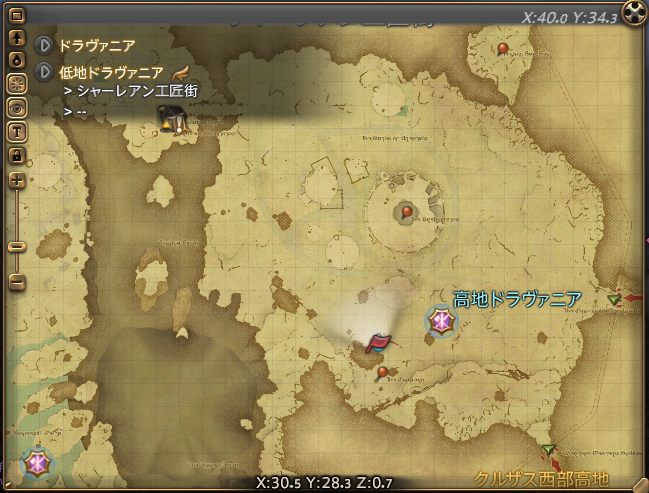Click the up-arrow toolbar button
Viewport: 649px width, 493px height.
[17, 39]
